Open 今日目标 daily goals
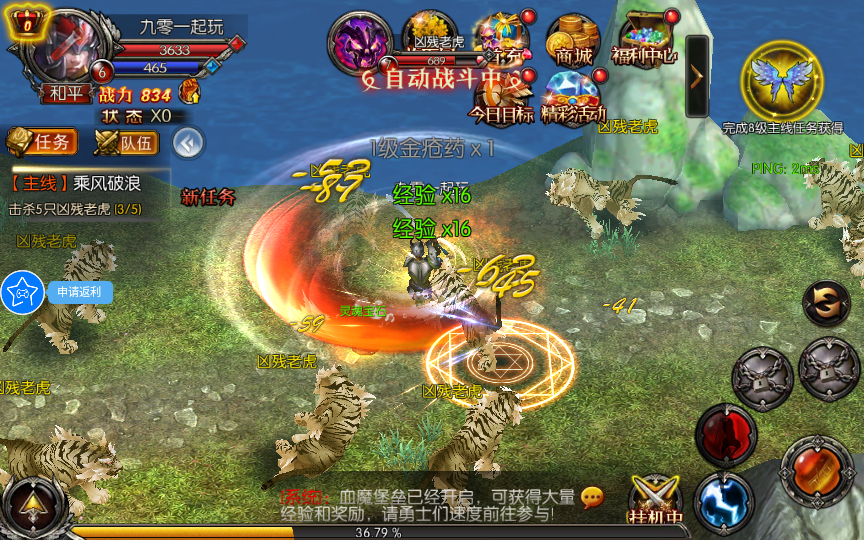 502,97
